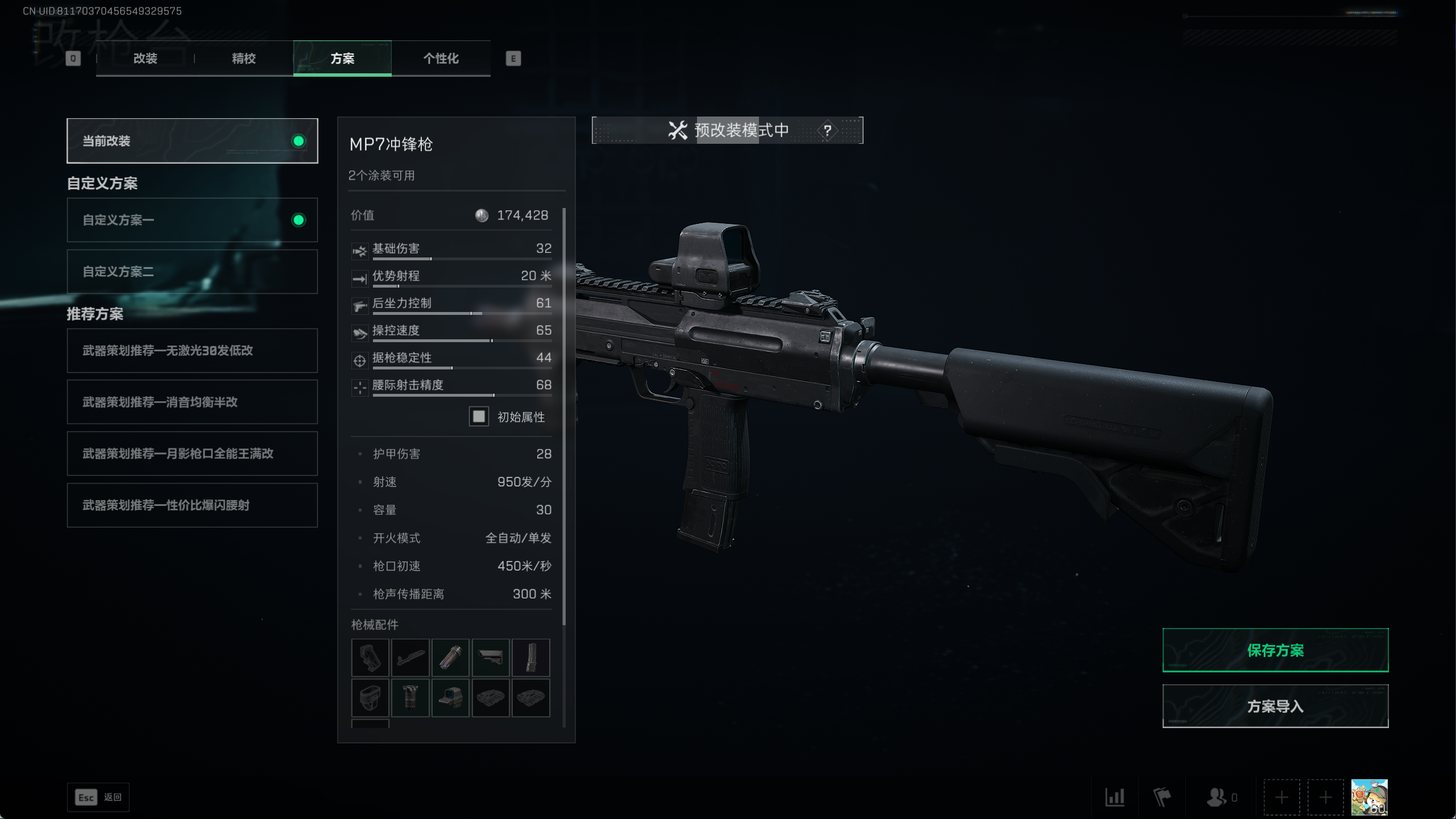Image resolution: width=1456 pixels, height=819 pixels.
Task: Select the stock attachment slot
Action: tap(491, 658)
